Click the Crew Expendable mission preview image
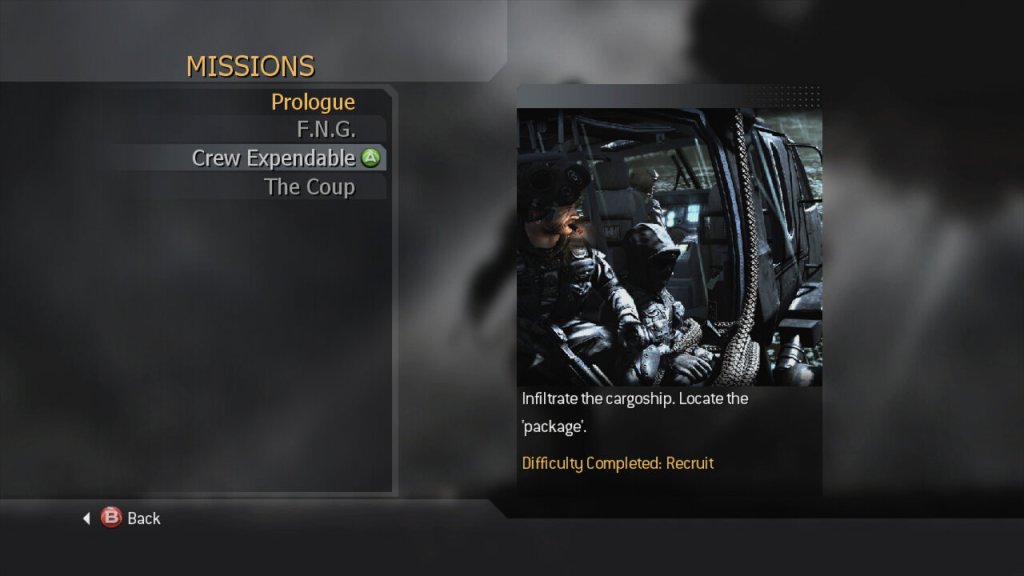Screen dimensions: 1024x576 tap(669, 247)
